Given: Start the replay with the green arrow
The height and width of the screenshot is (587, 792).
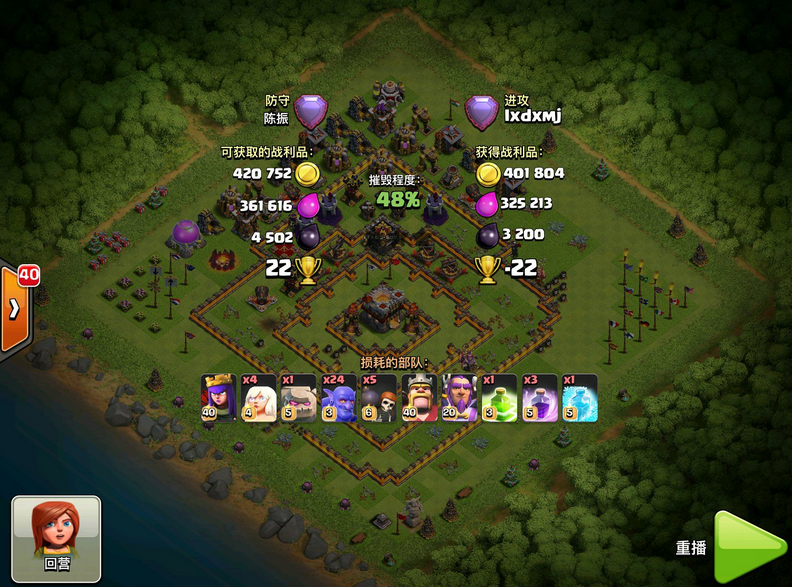Looking at the screenshot, I should click(x=747, y=547).
